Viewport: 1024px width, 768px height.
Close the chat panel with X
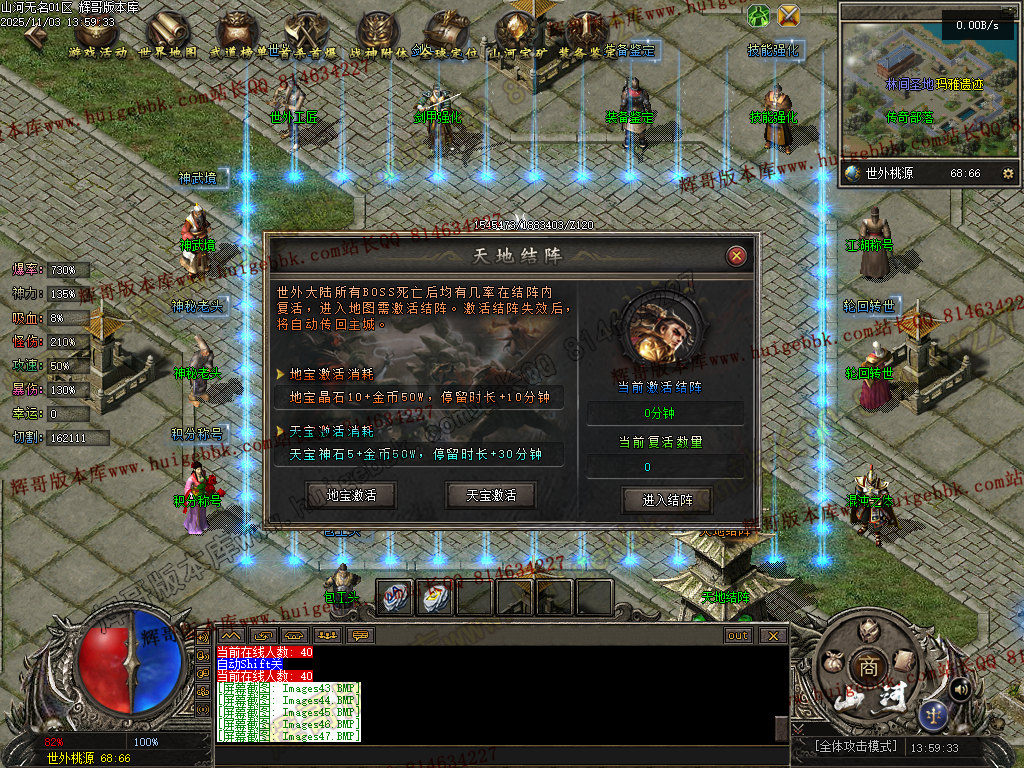(x=771, y=635)
